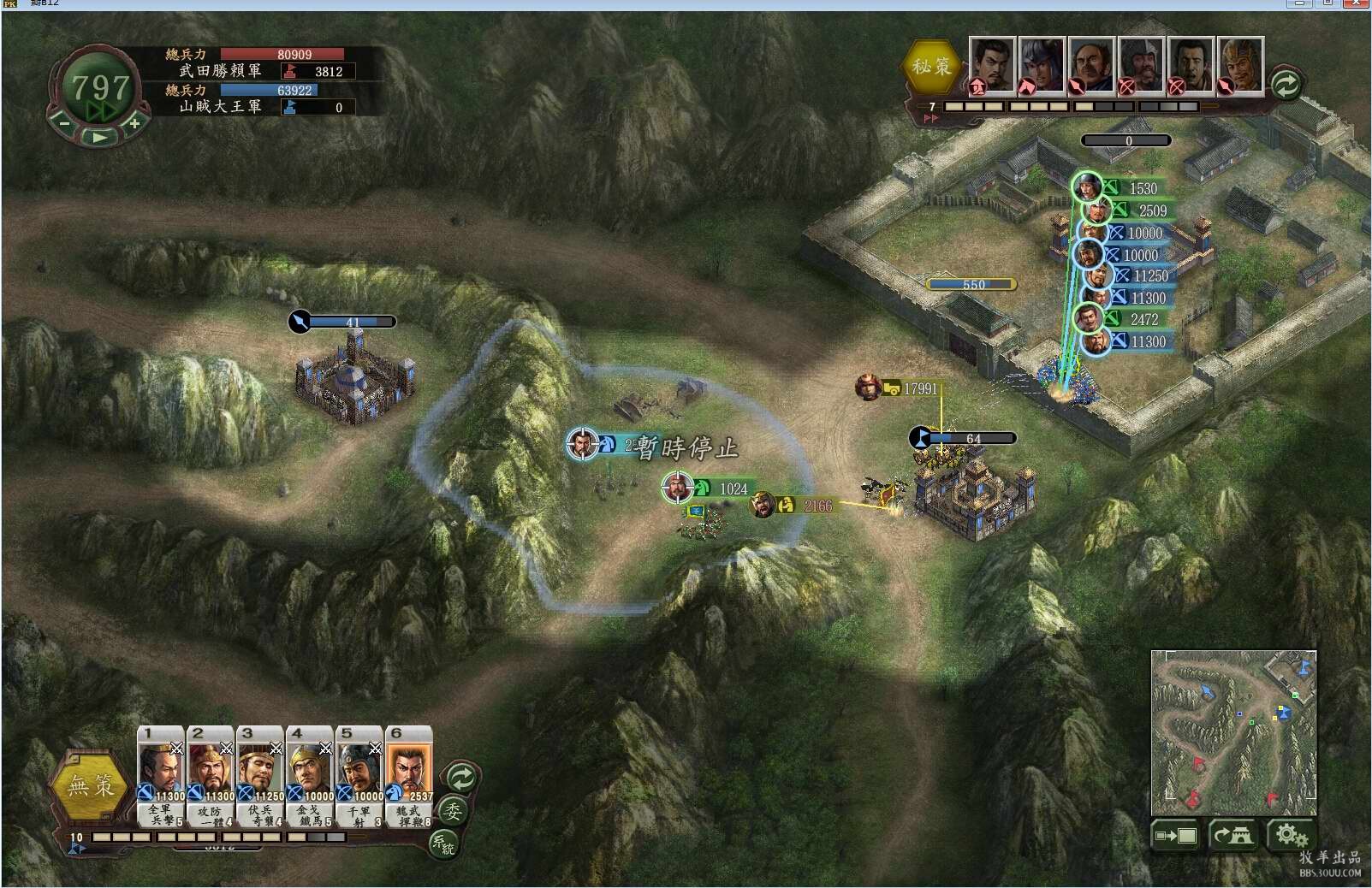This screenshot has height=888, width=1372.
Task: Decrease game speed with minus button
Action: [x=64, y=123]
